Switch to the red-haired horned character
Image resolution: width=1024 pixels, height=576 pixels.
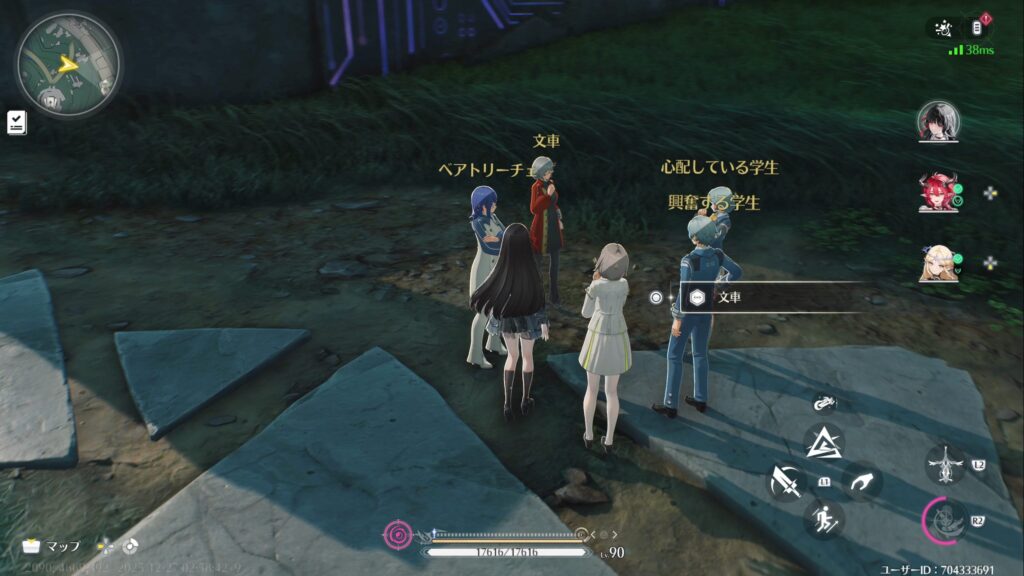[x=937, y=193]
